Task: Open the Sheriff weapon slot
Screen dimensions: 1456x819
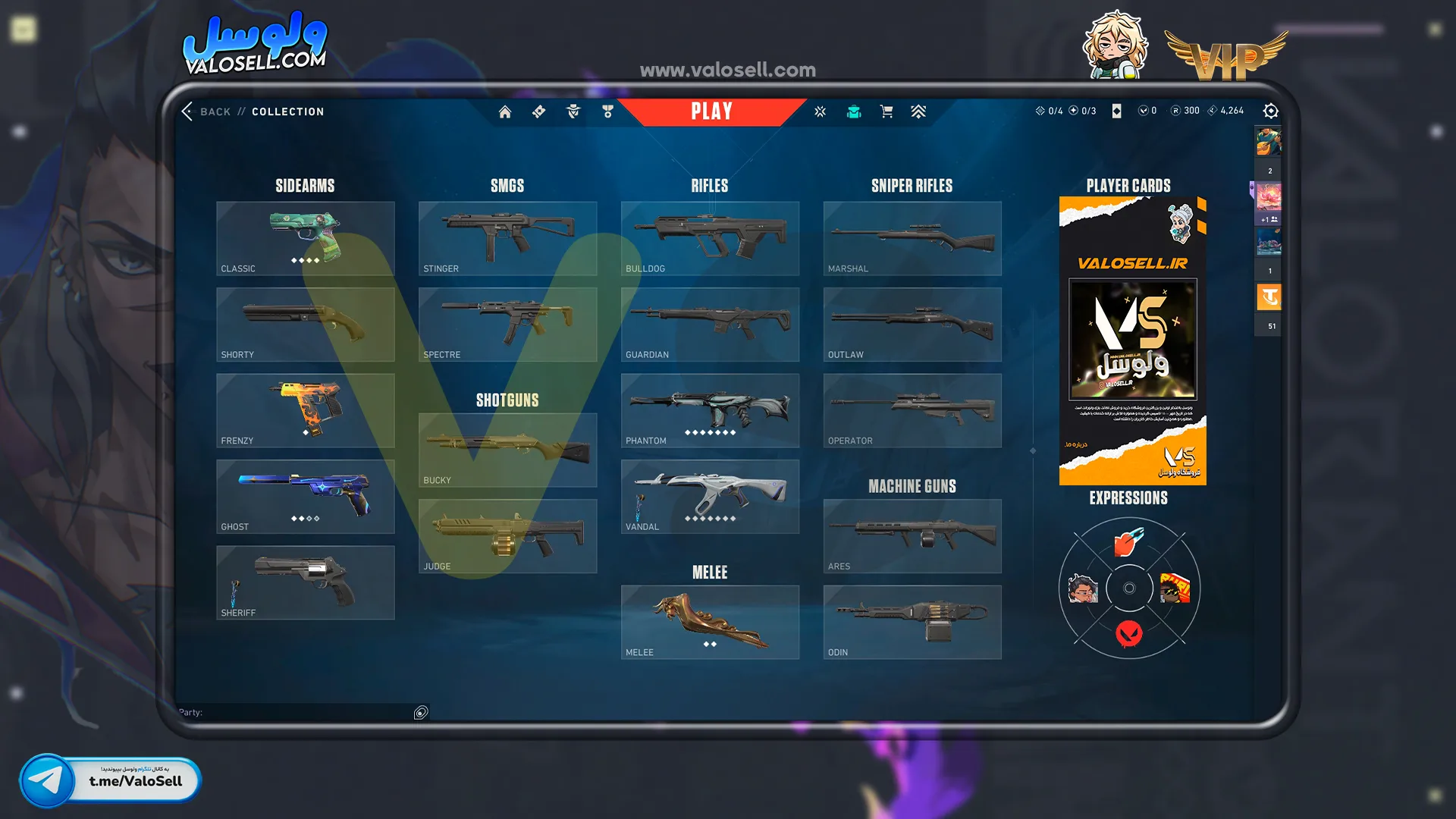Action: [305, 582]
